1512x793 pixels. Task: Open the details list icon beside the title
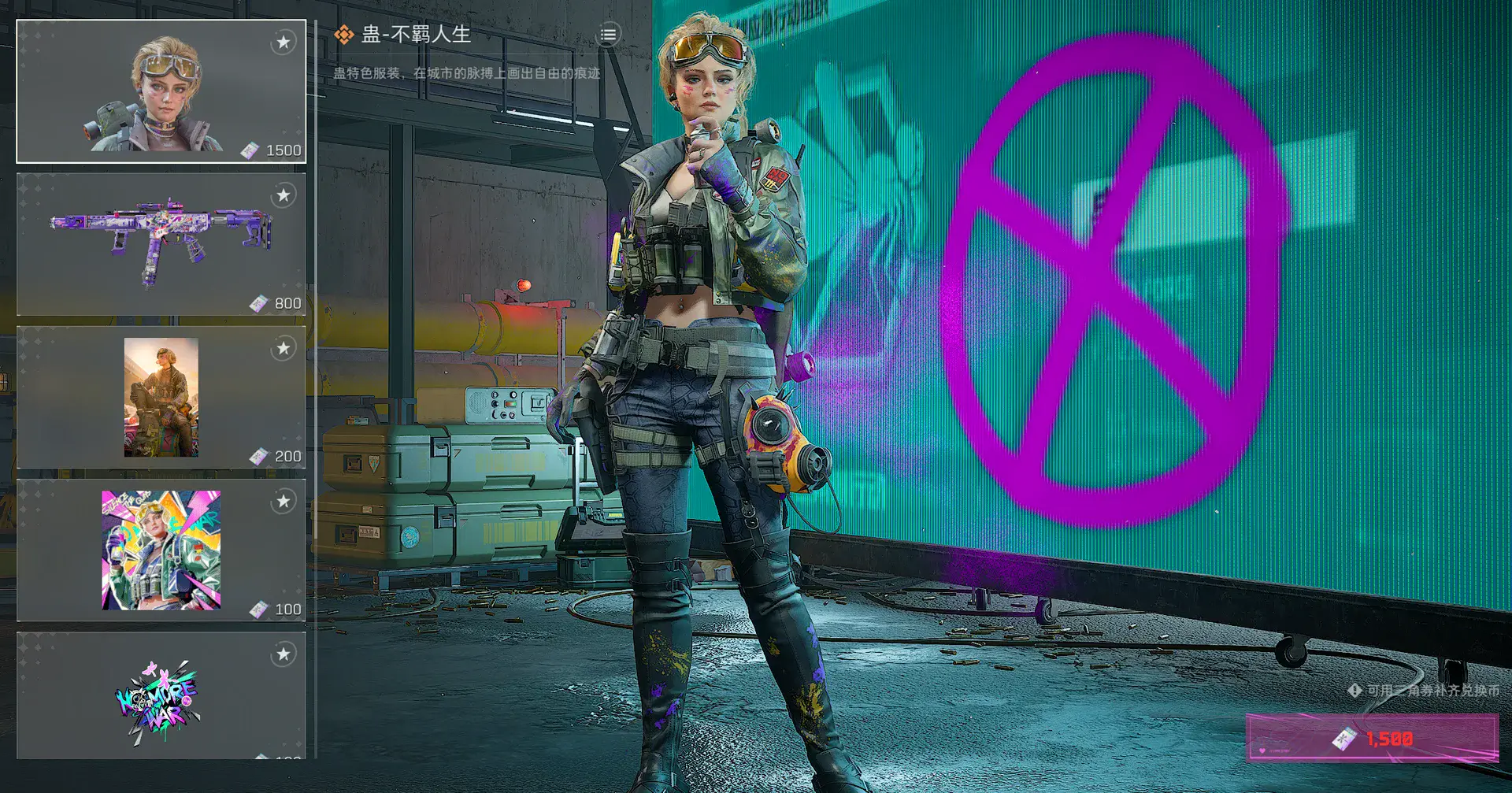(608, 35)
